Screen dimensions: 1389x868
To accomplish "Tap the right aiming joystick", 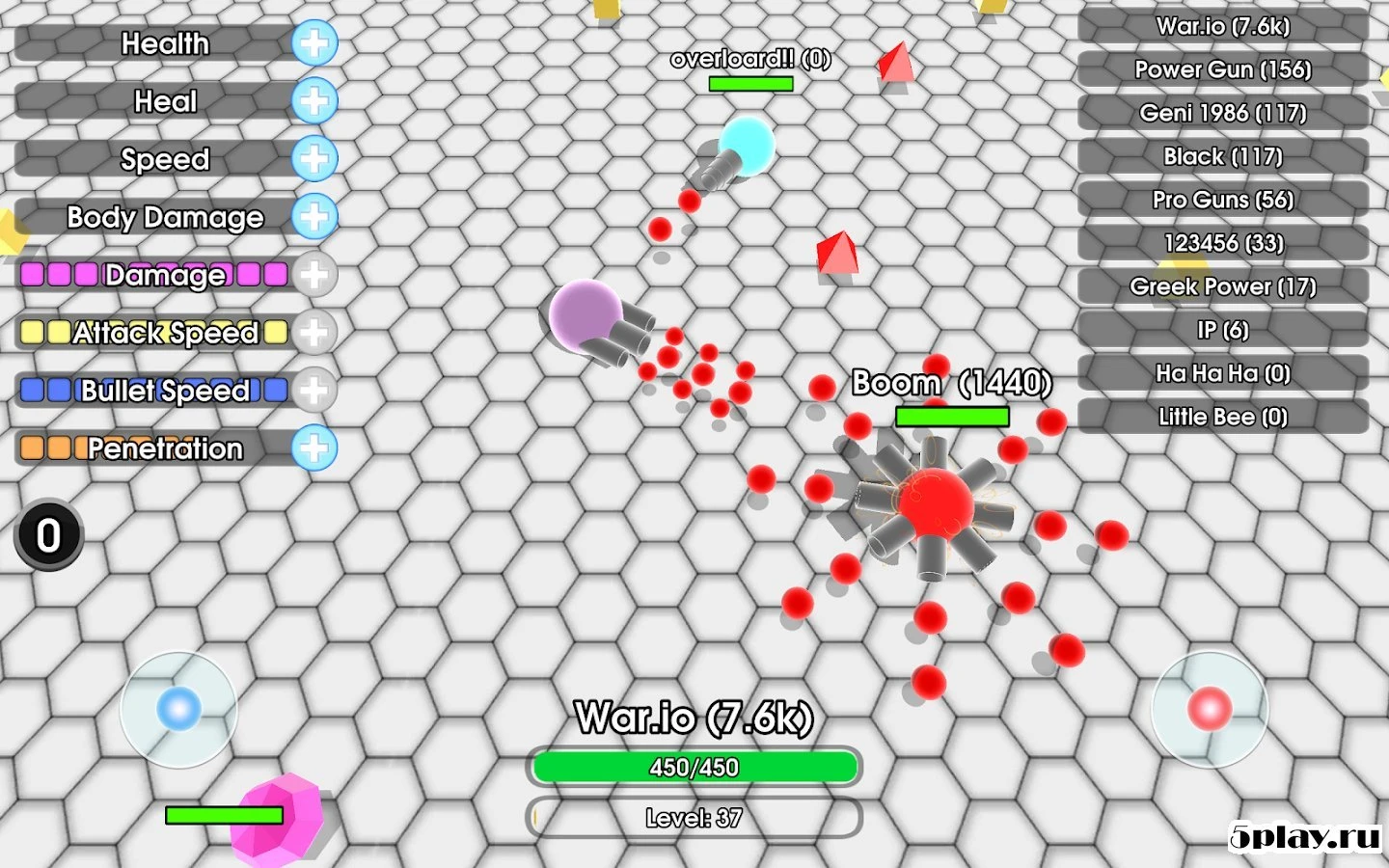I will point(1211,711).
